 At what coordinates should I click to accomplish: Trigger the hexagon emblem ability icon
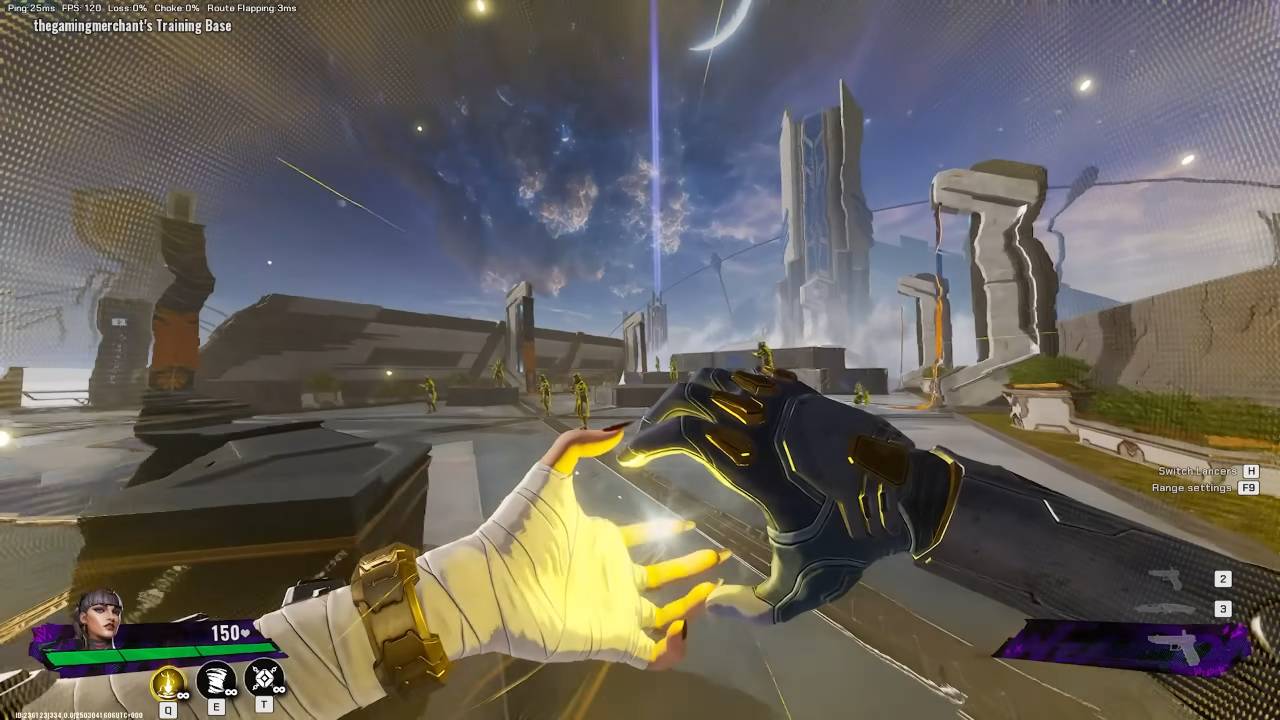264,680
